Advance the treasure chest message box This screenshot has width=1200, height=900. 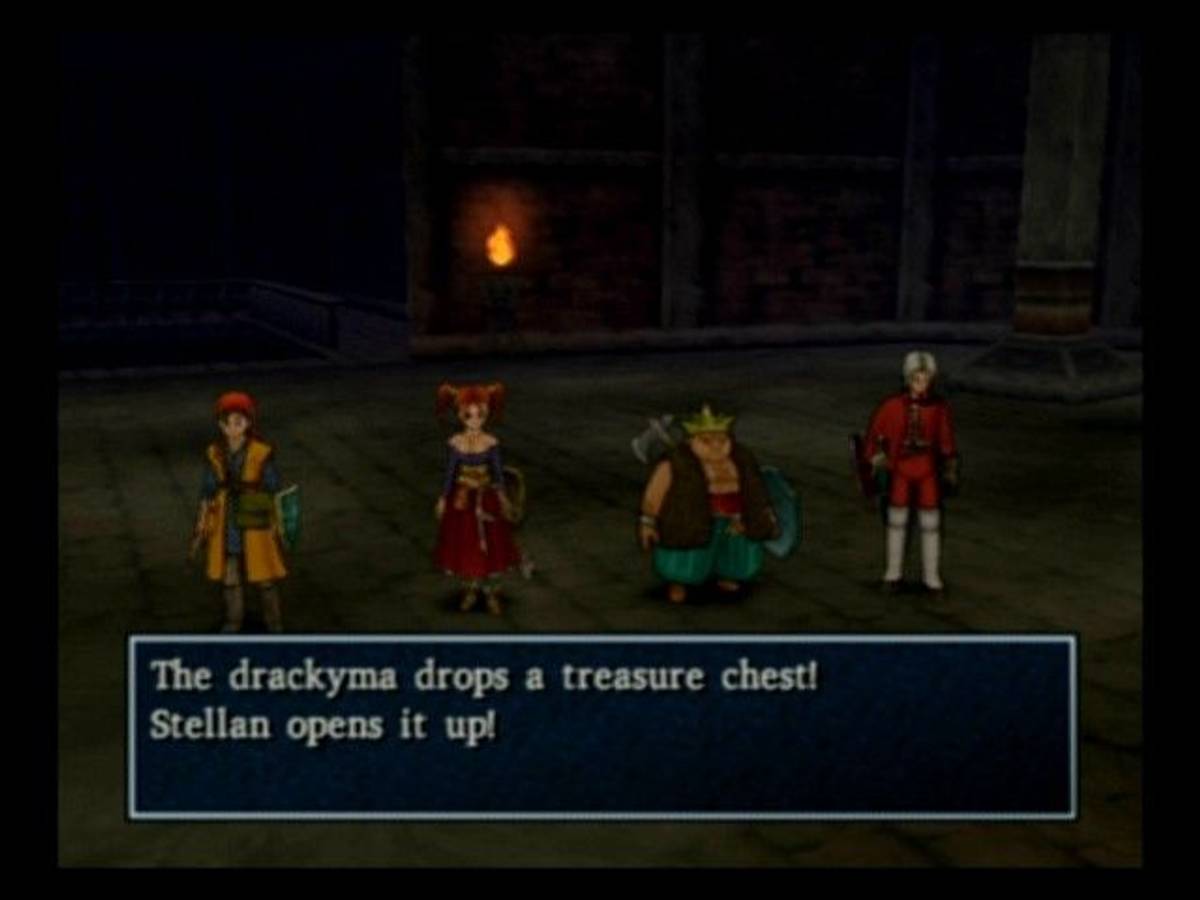(x=602, y=727)
